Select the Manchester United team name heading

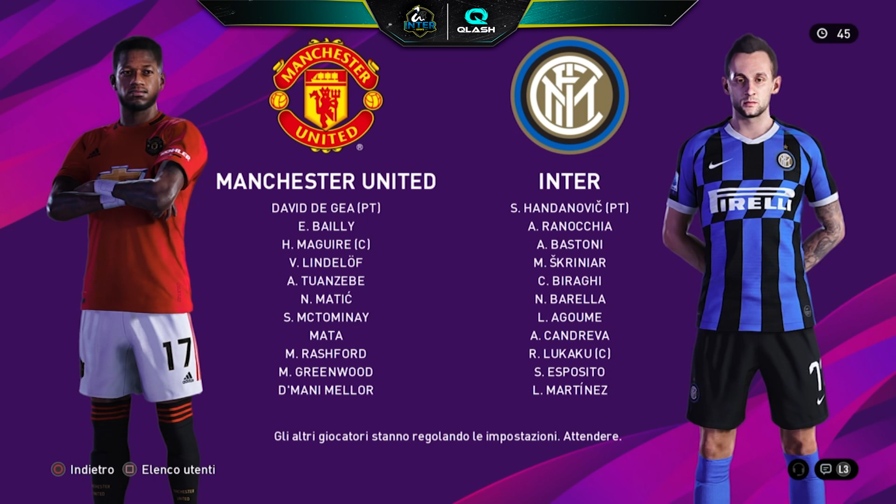click(x=326, y=181)
